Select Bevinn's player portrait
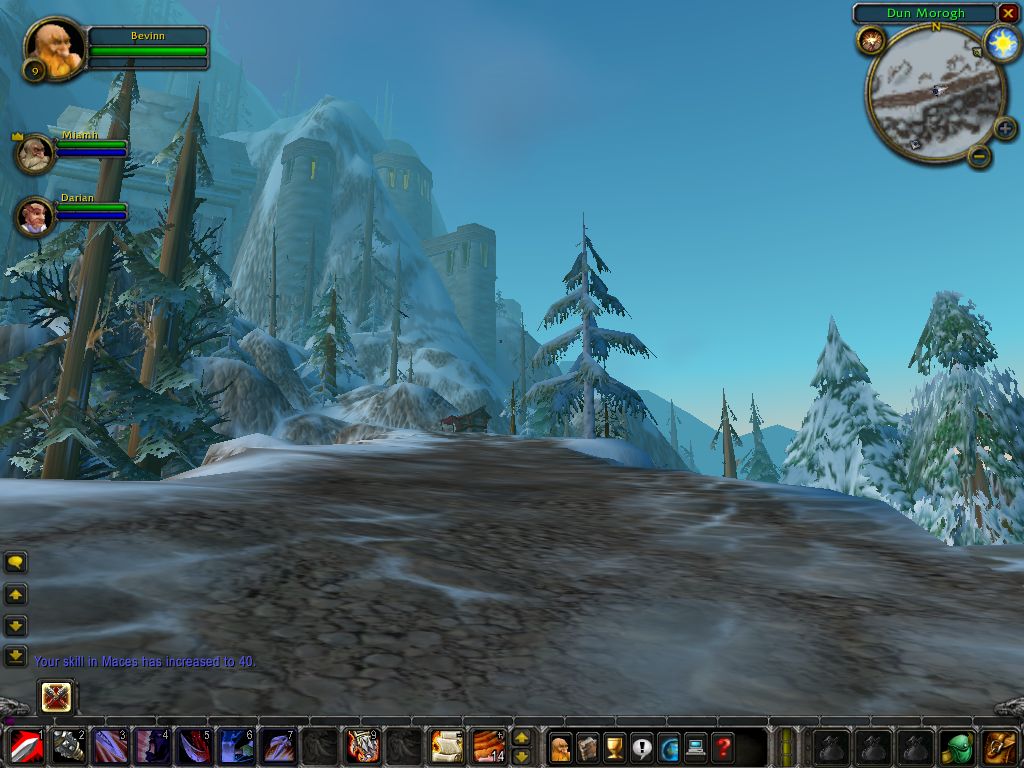The image size is (1024, 768). click(x=54, y=47)
